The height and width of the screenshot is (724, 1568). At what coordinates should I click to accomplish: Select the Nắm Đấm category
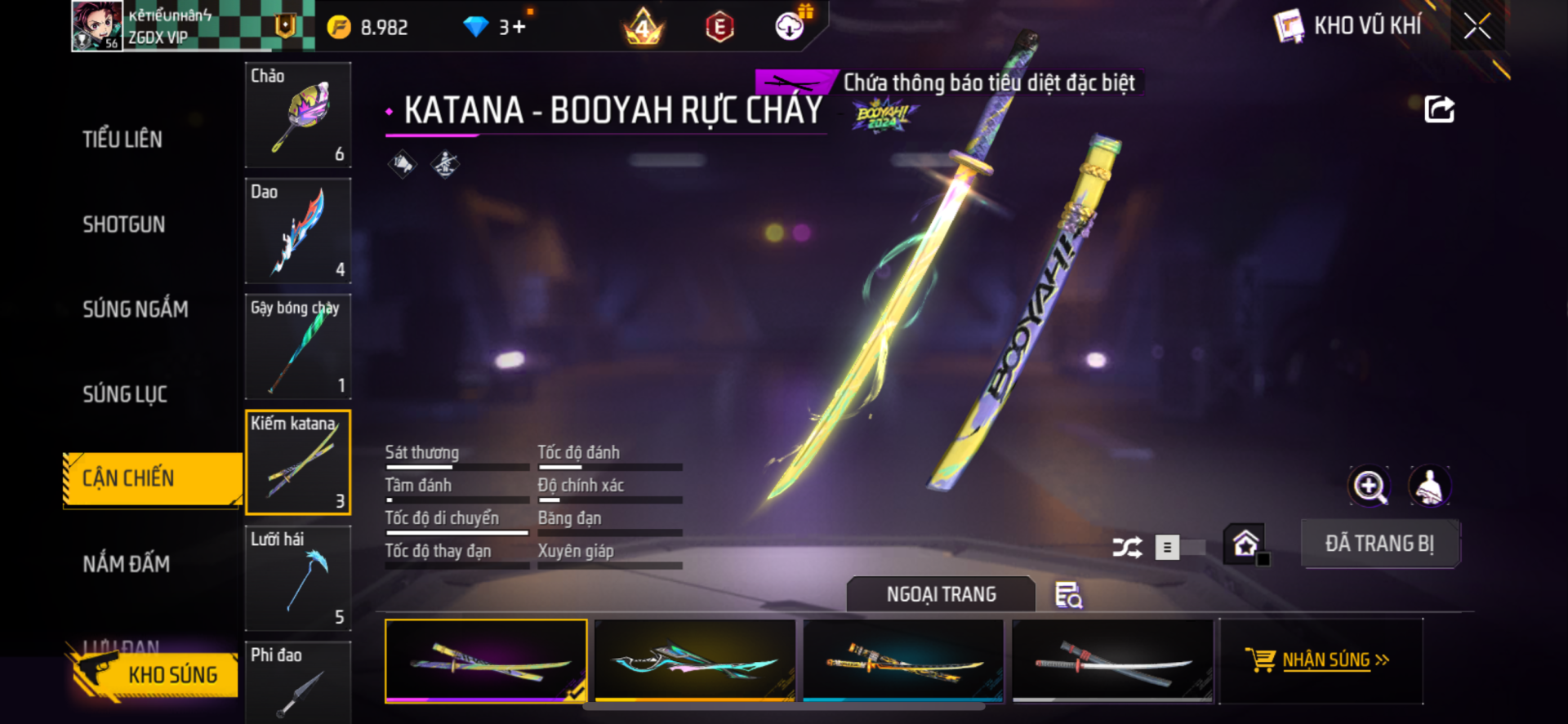point(127,564)
